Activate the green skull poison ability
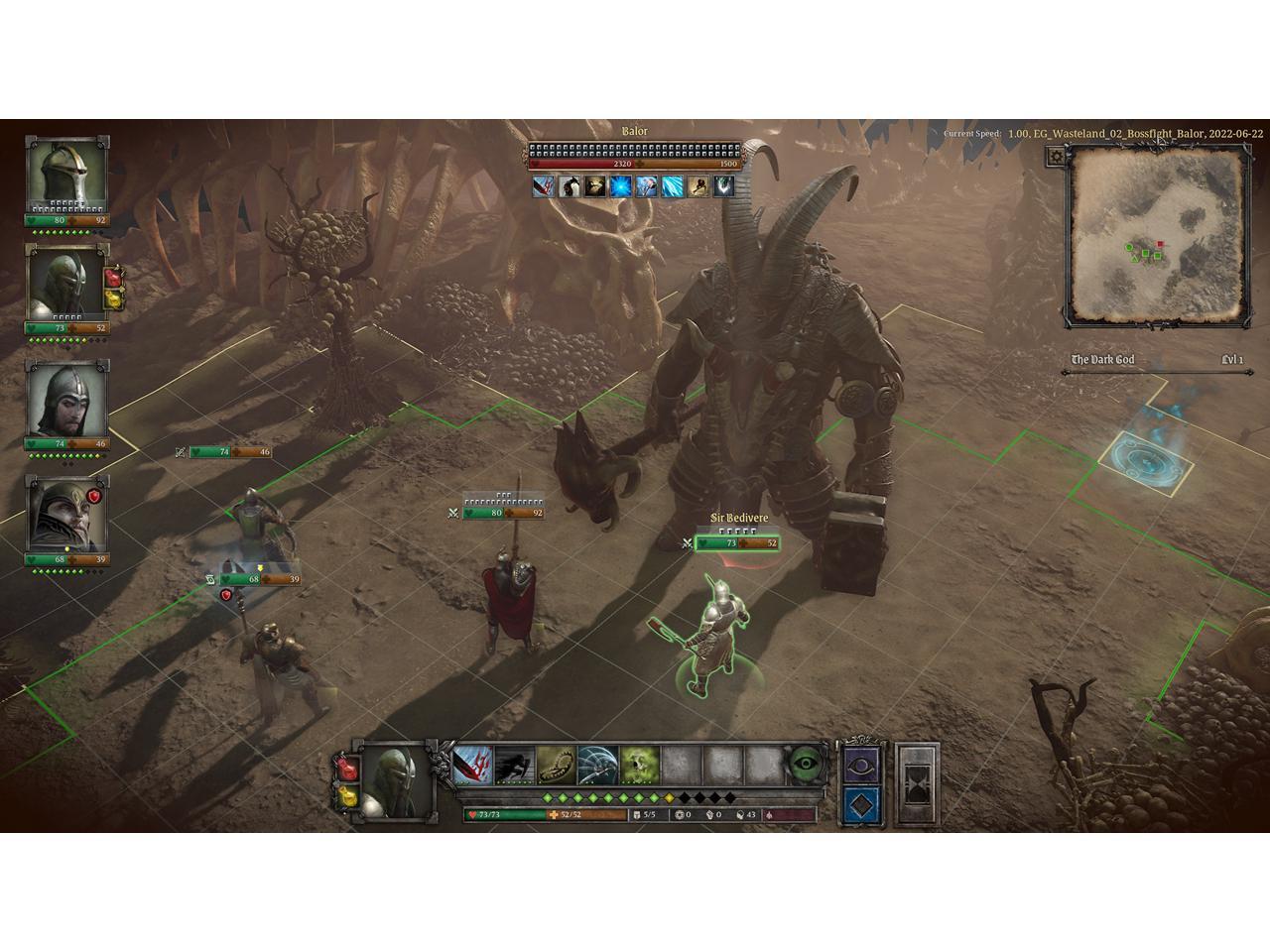The width and height of the screenshot is (1270, 952). 640,765
